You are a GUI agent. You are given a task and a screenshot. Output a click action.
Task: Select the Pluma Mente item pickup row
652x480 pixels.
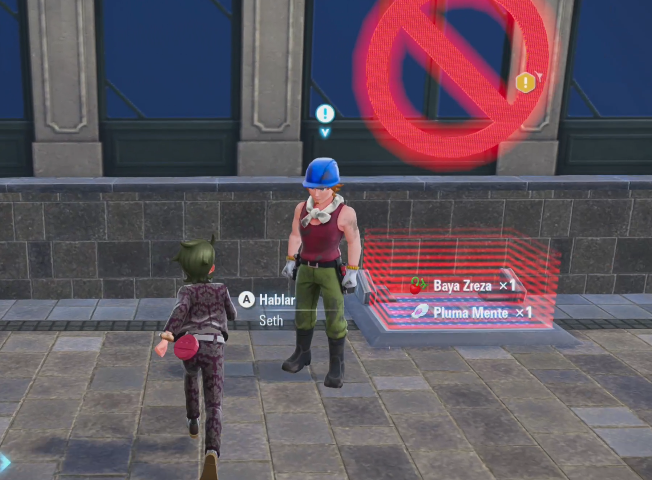pos(470,312)
